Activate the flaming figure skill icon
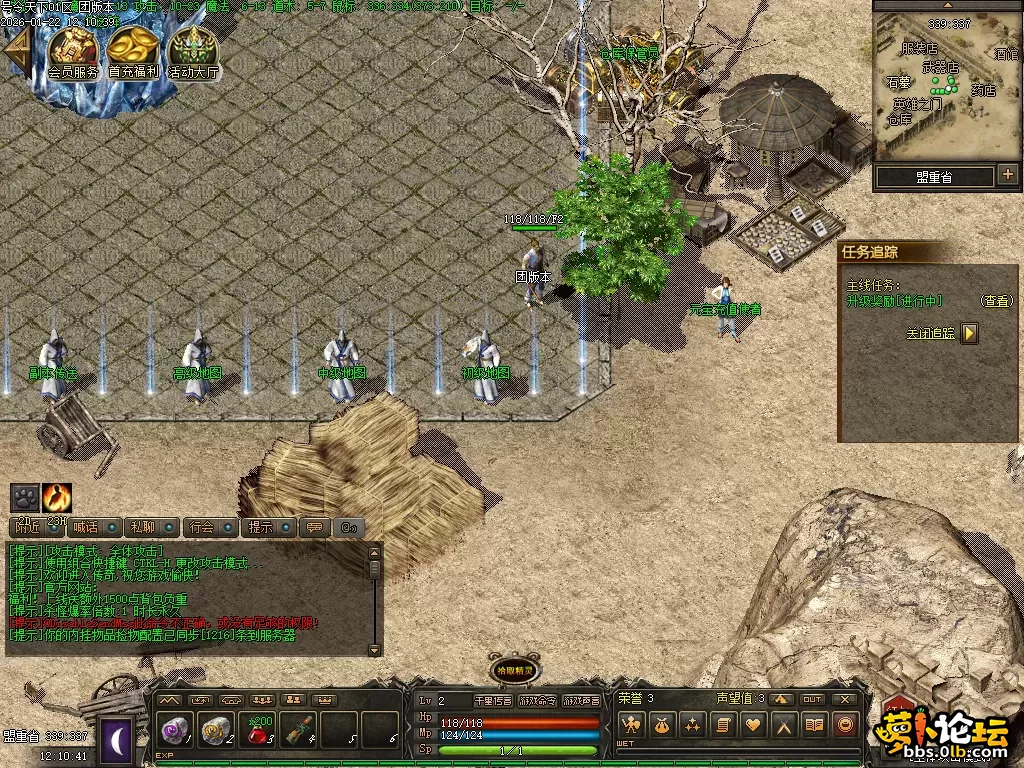The height and width of the screenshot is (768, 1024). point(56,497)
